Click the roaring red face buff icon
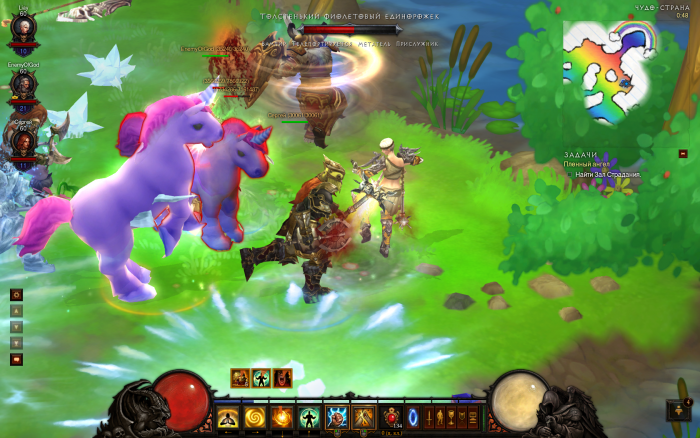The width and height of the screenshot is (700, 438). pos(284,377)
